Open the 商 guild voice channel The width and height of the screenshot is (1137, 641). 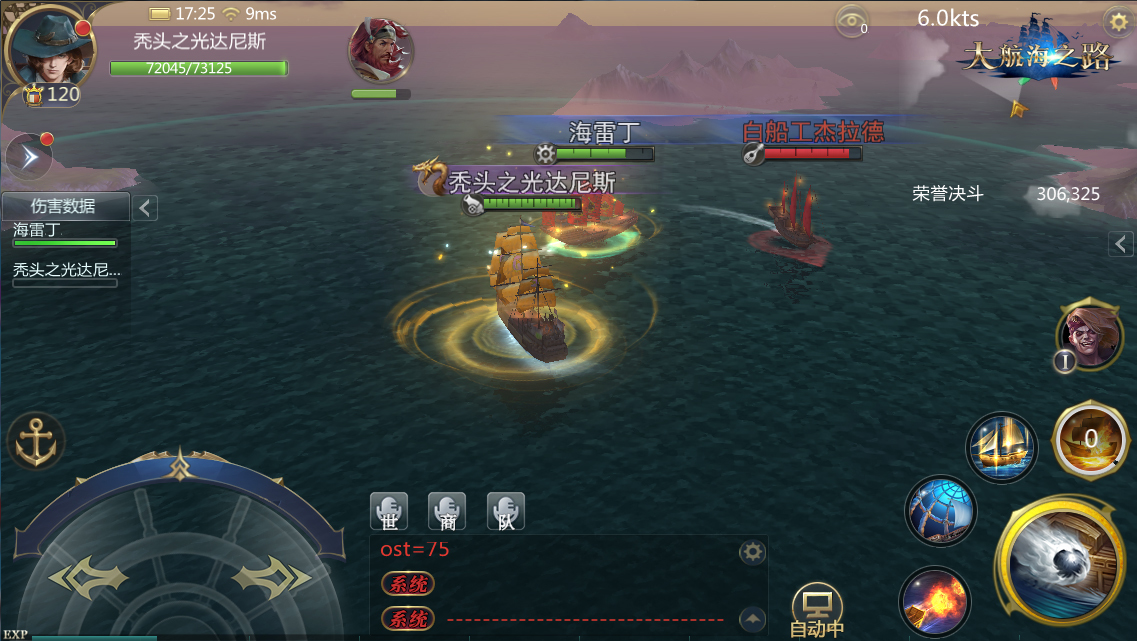(447, 511)
